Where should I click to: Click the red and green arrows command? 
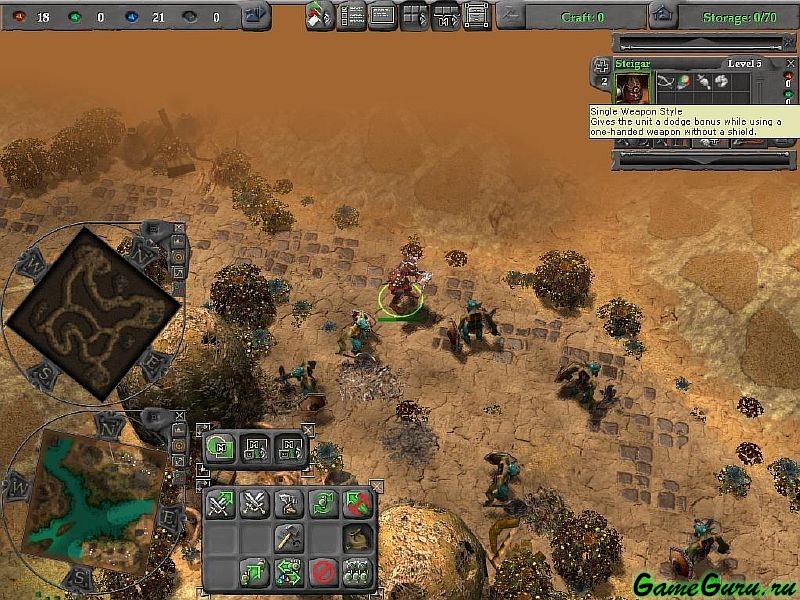356,504
